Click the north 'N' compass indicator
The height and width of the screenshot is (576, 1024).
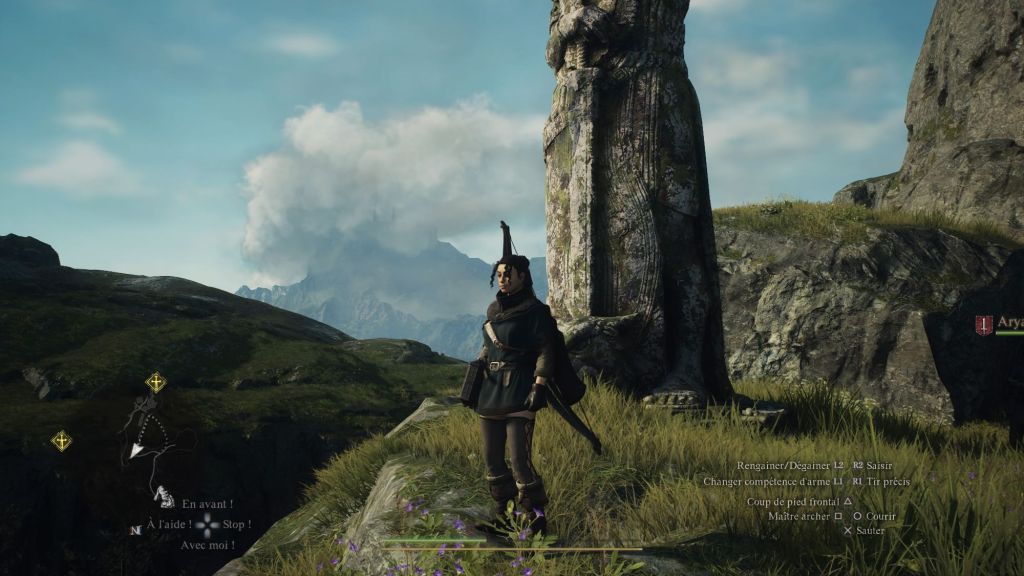click(x=134, y=529)
